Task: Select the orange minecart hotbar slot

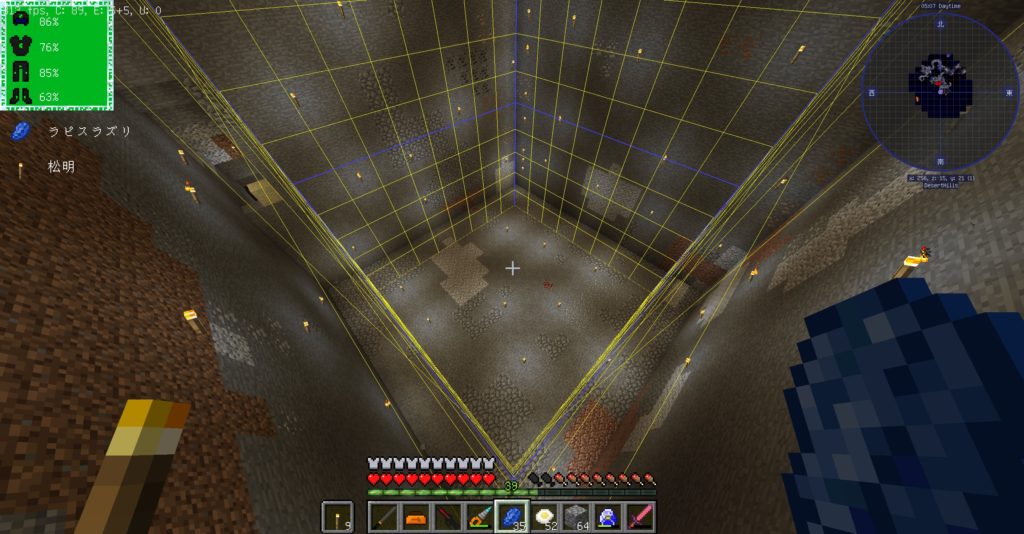Action: [416, 517]
